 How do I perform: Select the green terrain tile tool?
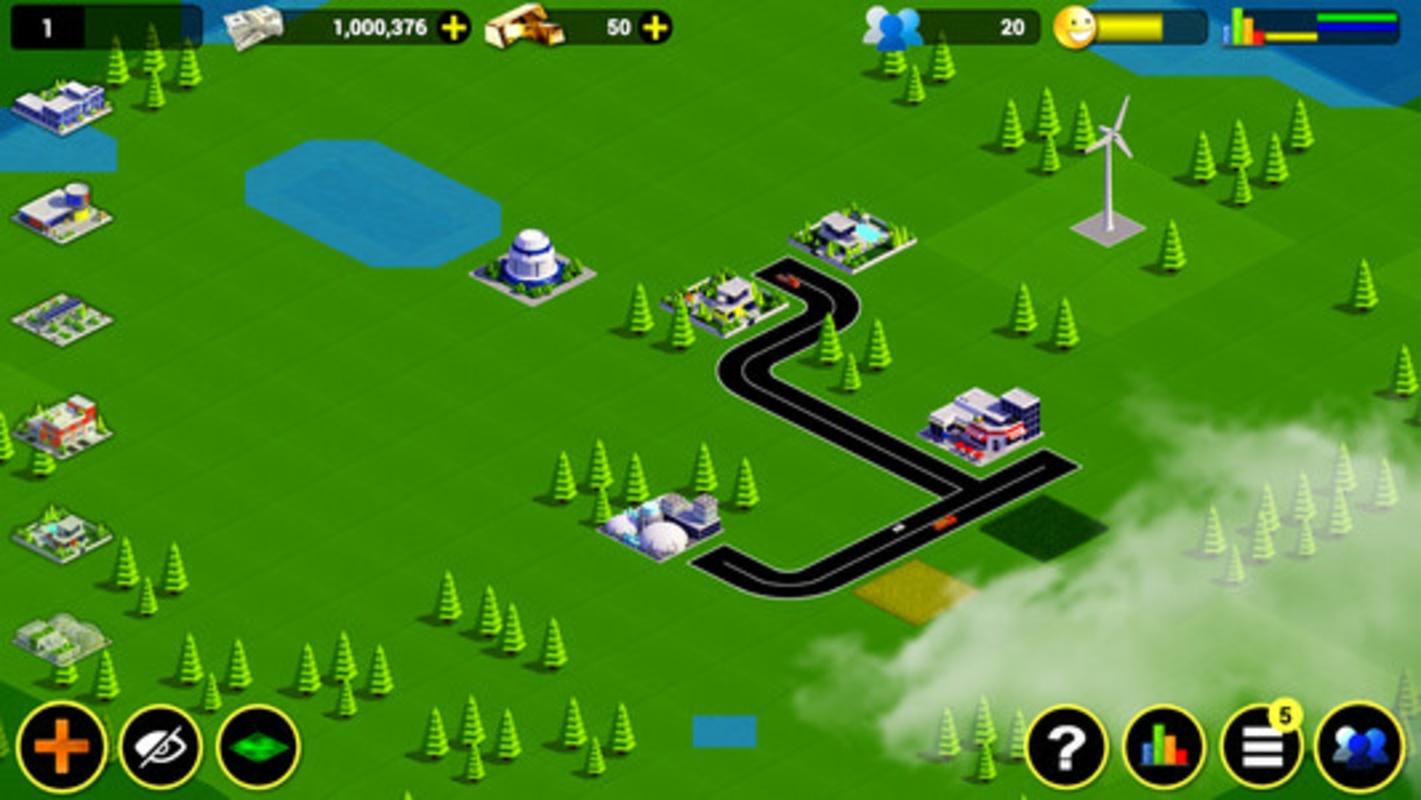coord(258,747)
